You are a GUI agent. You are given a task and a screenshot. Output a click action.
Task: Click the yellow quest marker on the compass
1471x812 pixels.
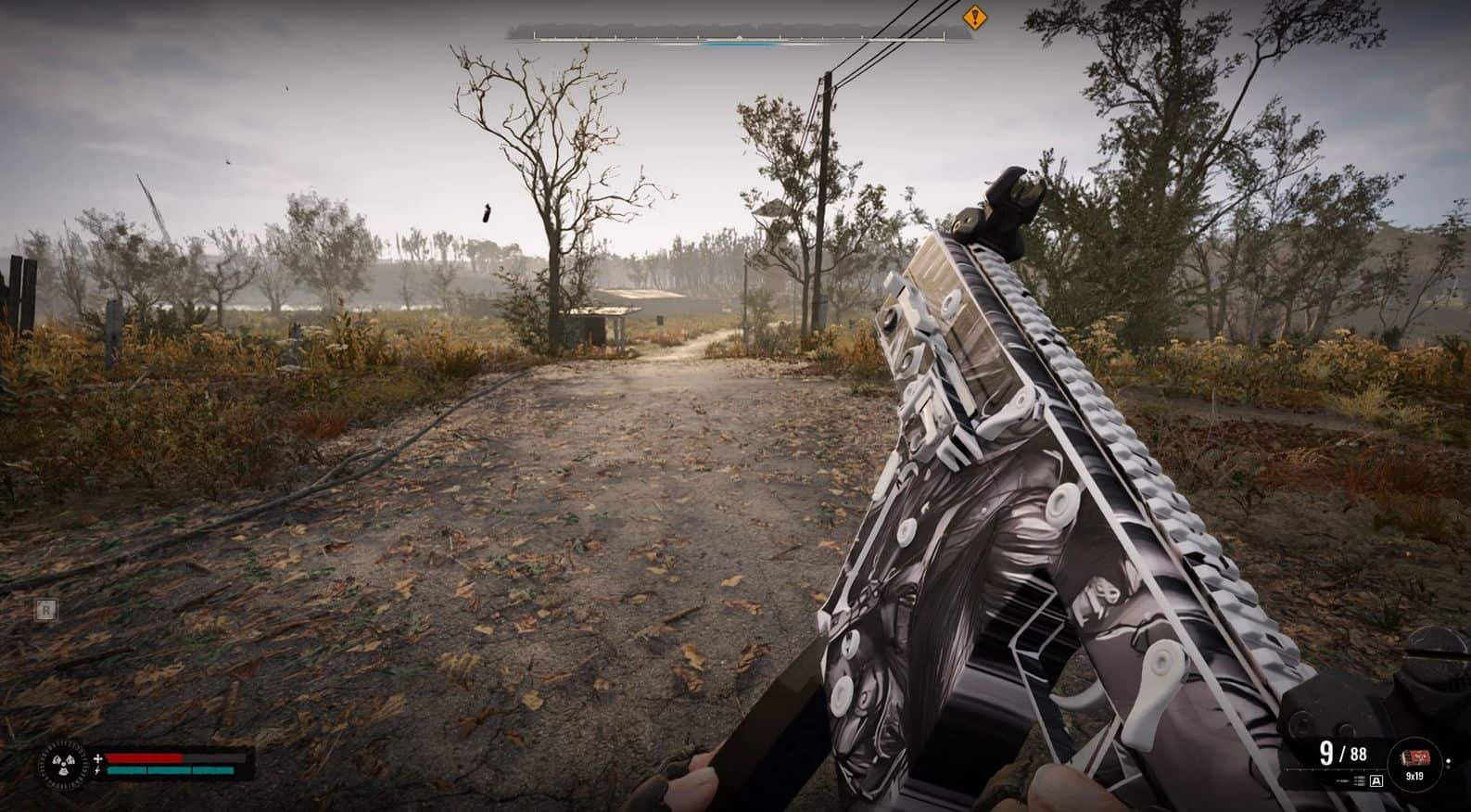[973, 17]
